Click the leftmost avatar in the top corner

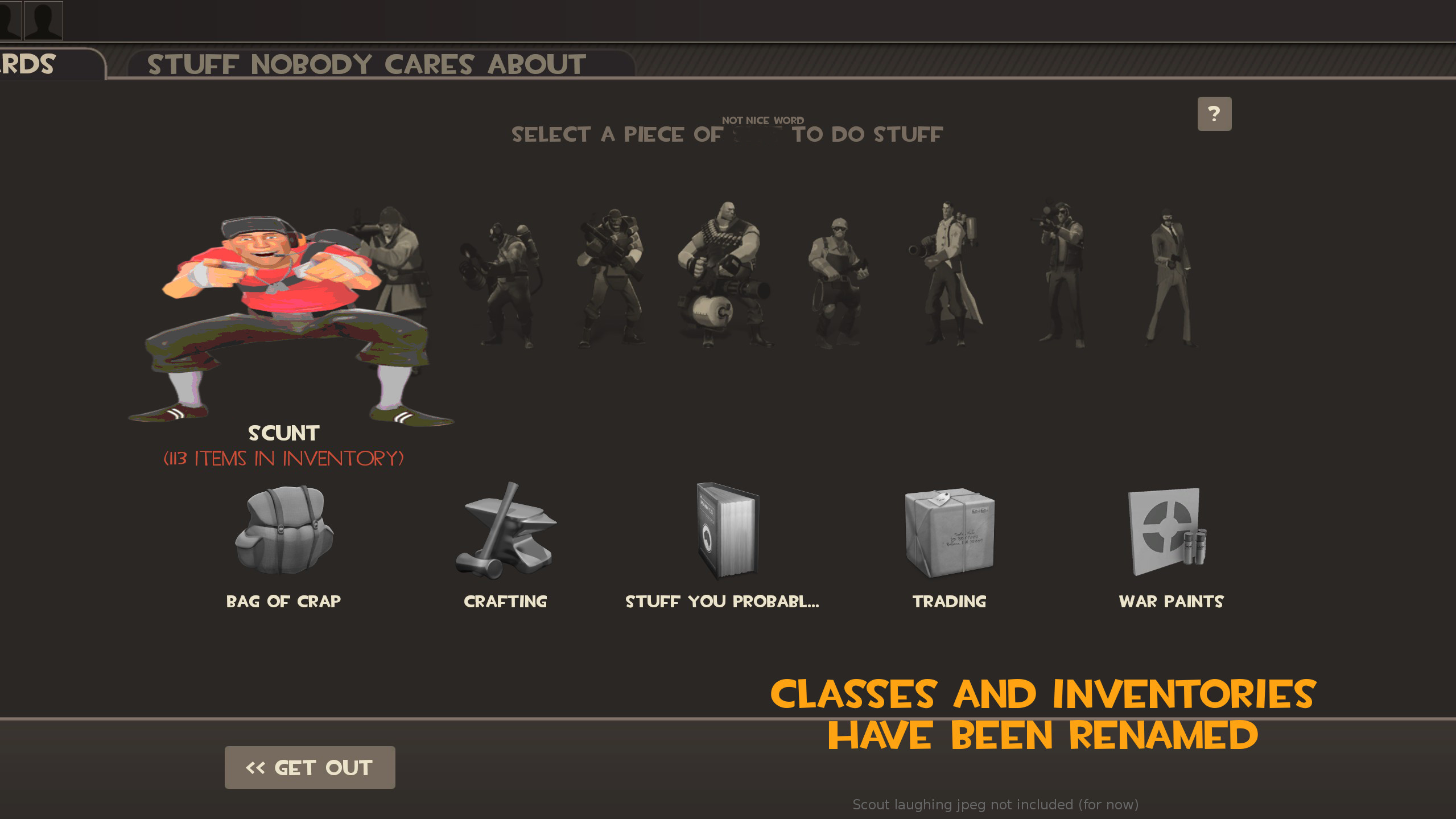tap(10, 20)
